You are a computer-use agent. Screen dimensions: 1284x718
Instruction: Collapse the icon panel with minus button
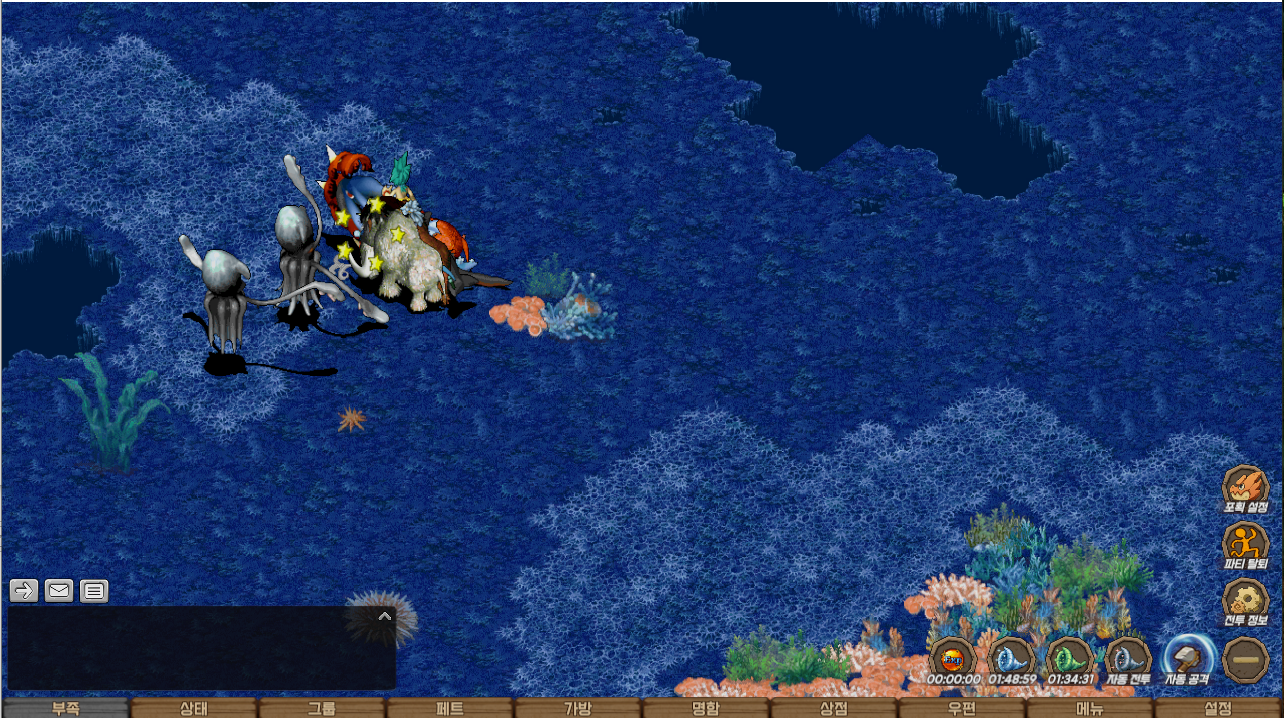tap(1246, 660)
